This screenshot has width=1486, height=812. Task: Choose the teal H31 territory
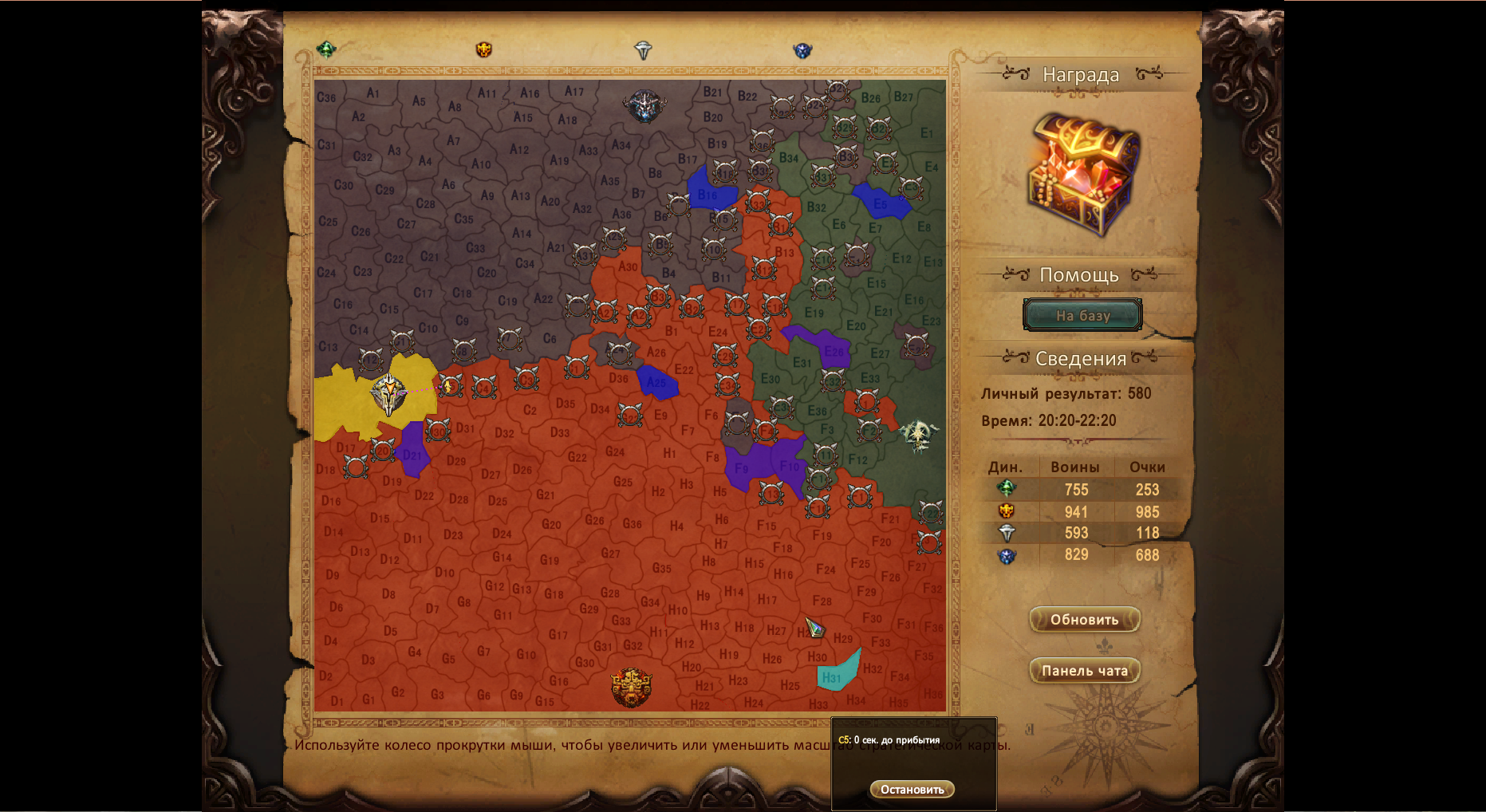point(836,674)
